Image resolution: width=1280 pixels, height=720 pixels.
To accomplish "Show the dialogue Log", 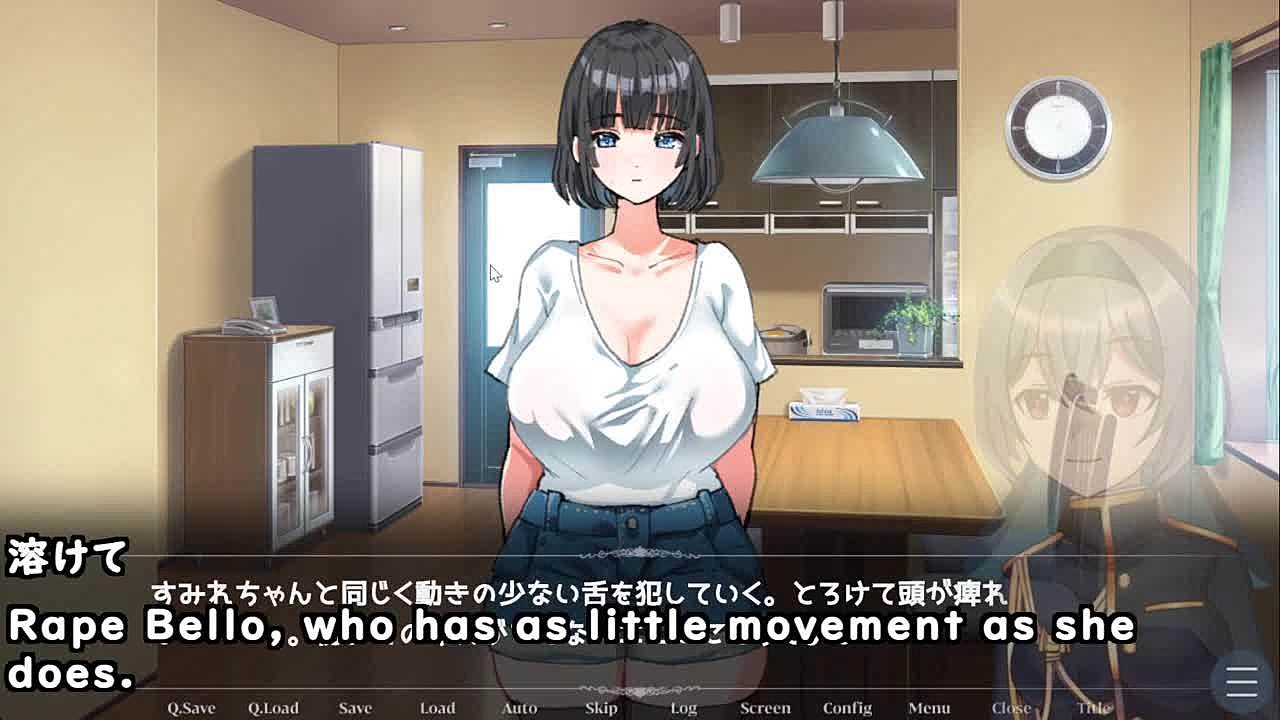I will click(683, 708).
